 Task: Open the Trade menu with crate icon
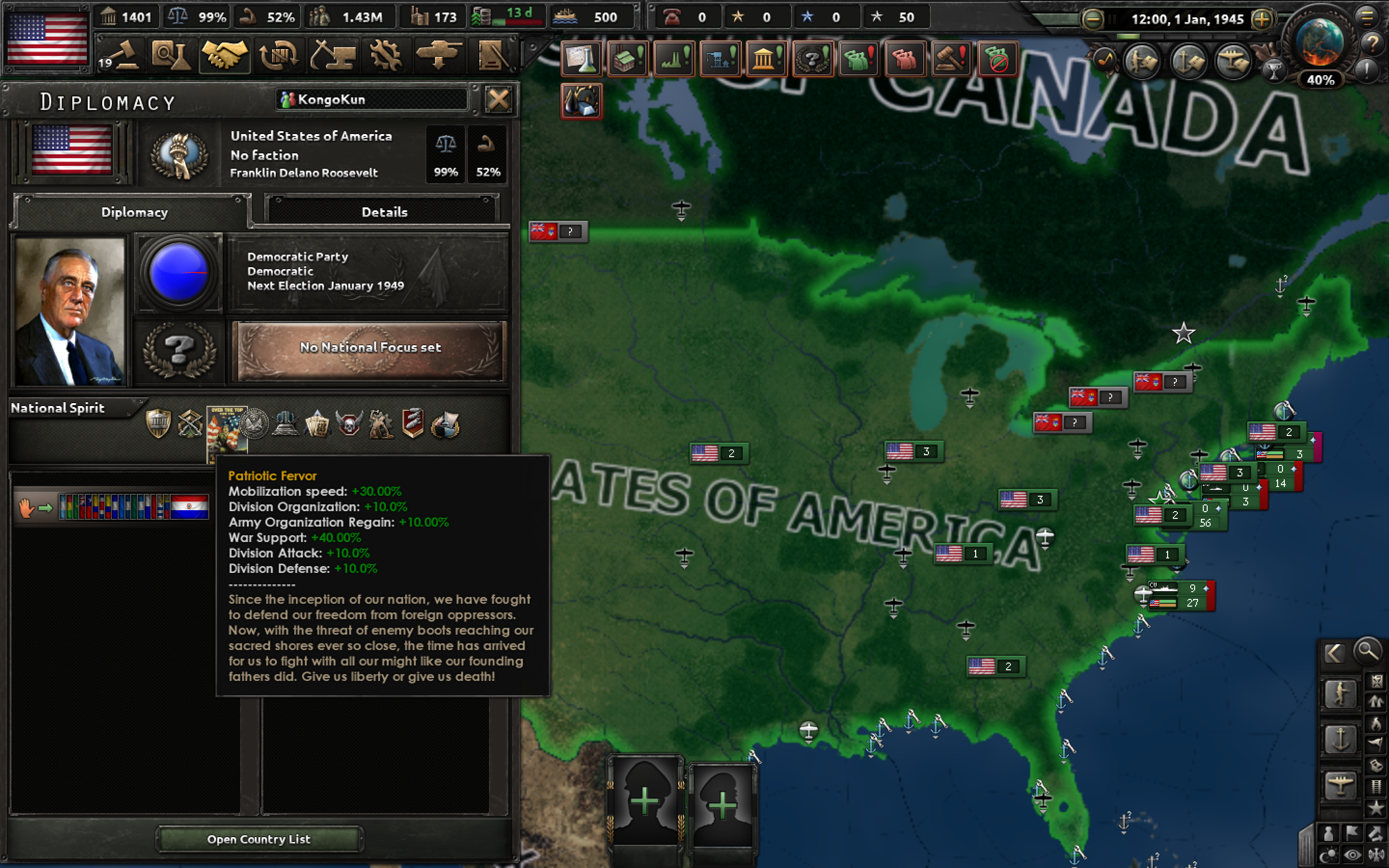click(x=278, y=55)
